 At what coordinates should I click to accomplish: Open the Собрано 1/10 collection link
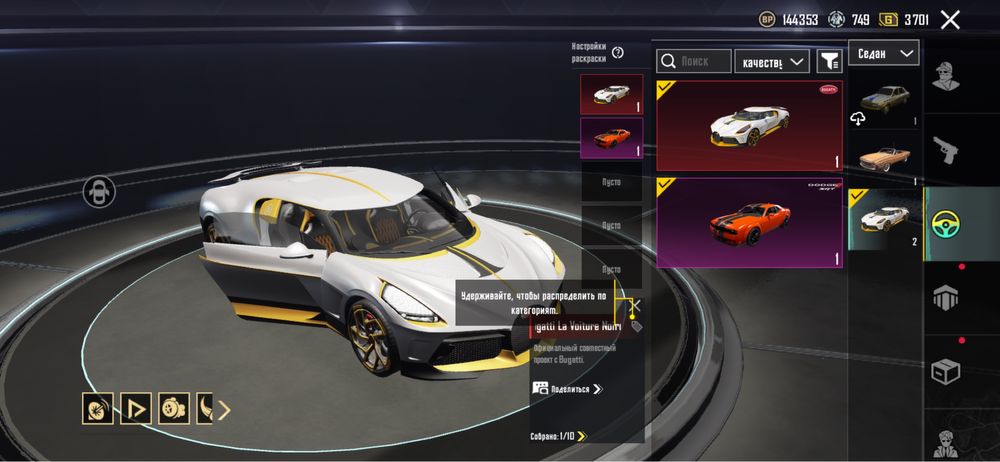(558, 436)
